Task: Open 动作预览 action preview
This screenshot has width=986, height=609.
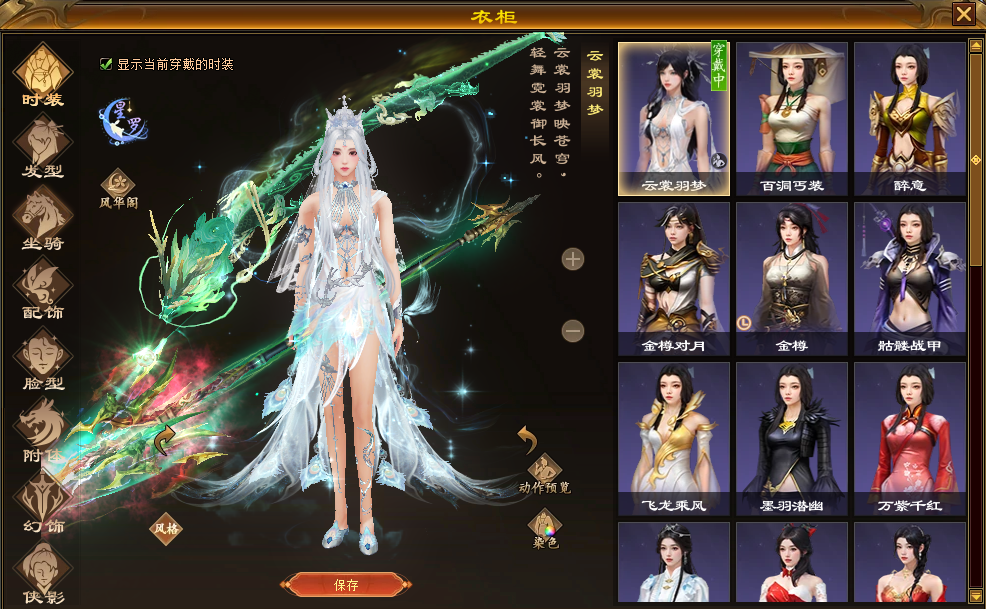Action: click(x=545, y=474)
